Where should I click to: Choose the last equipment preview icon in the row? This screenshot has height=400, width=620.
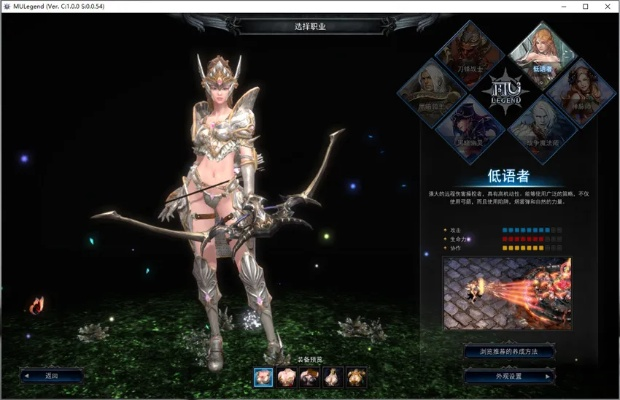pos(356,376)
